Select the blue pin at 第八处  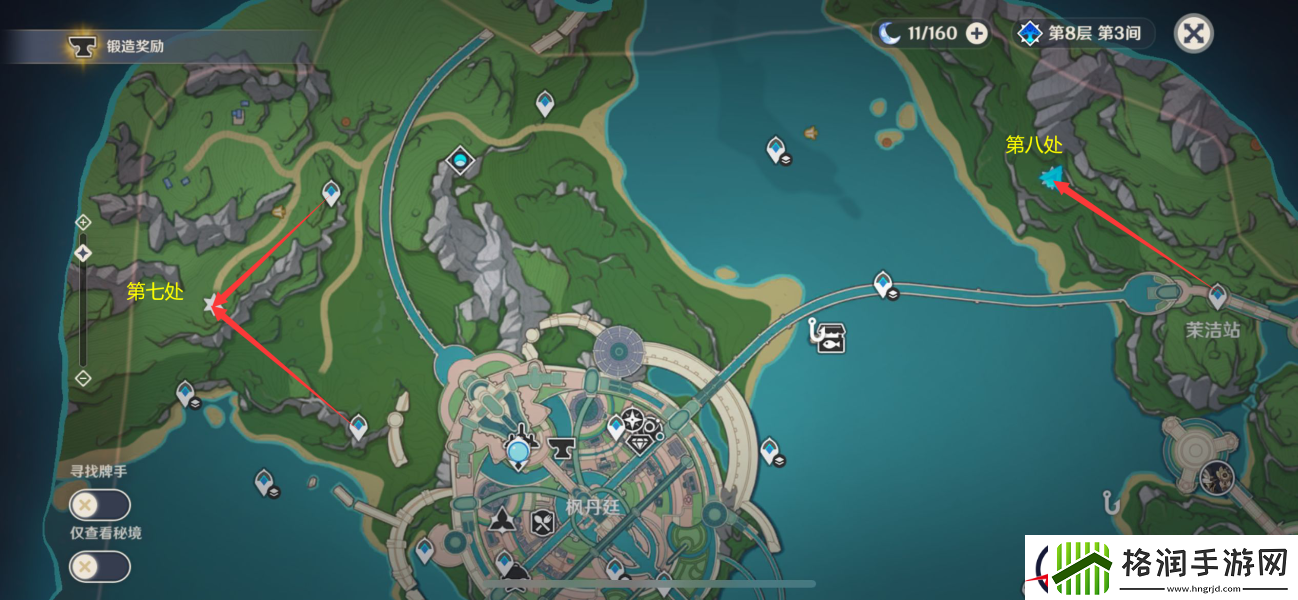pos(1050,178)
